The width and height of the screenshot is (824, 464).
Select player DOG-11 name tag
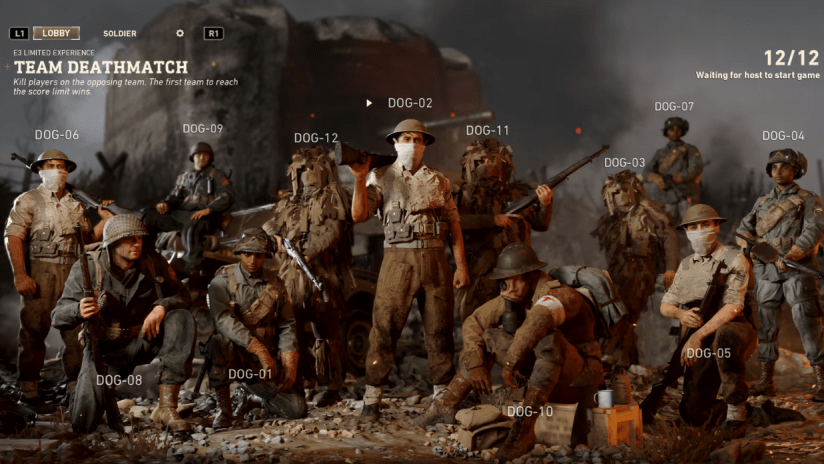pos(488,131)
